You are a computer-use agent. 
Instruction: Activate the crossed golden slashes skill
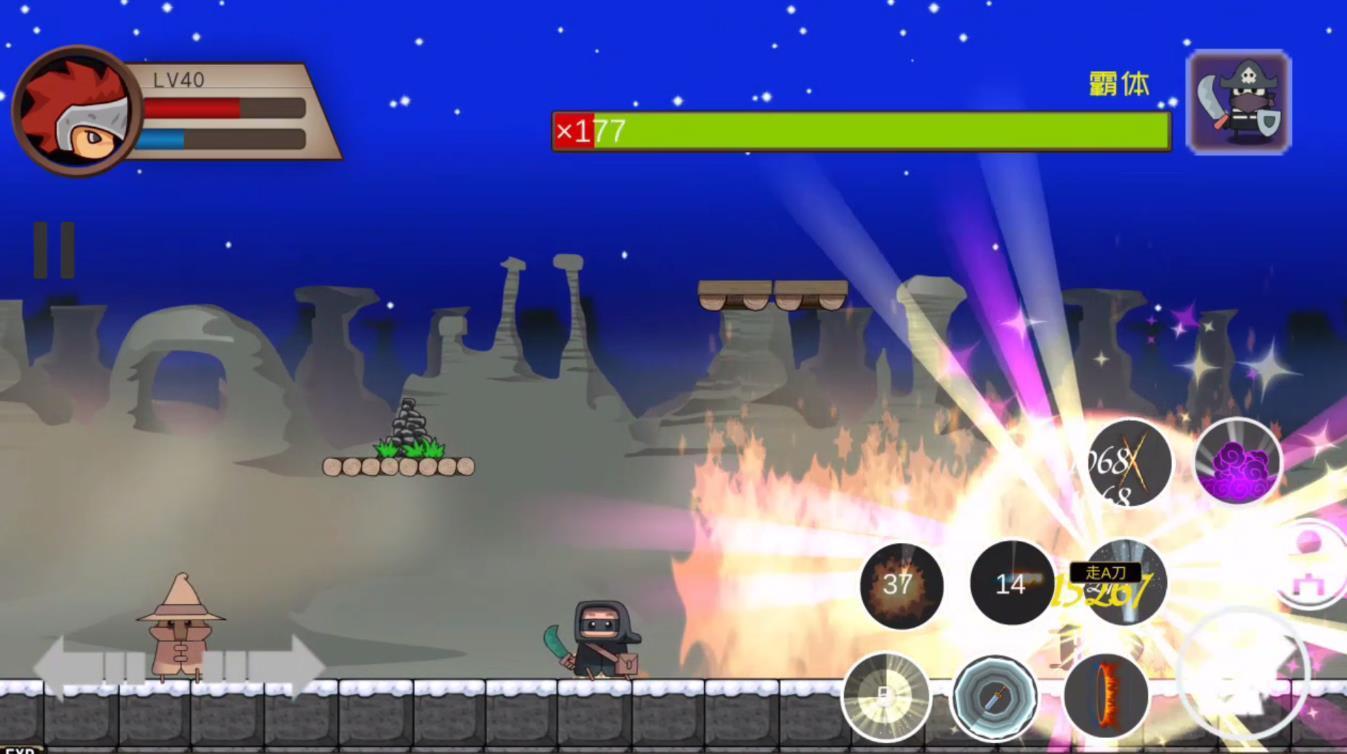point(1127,463)
